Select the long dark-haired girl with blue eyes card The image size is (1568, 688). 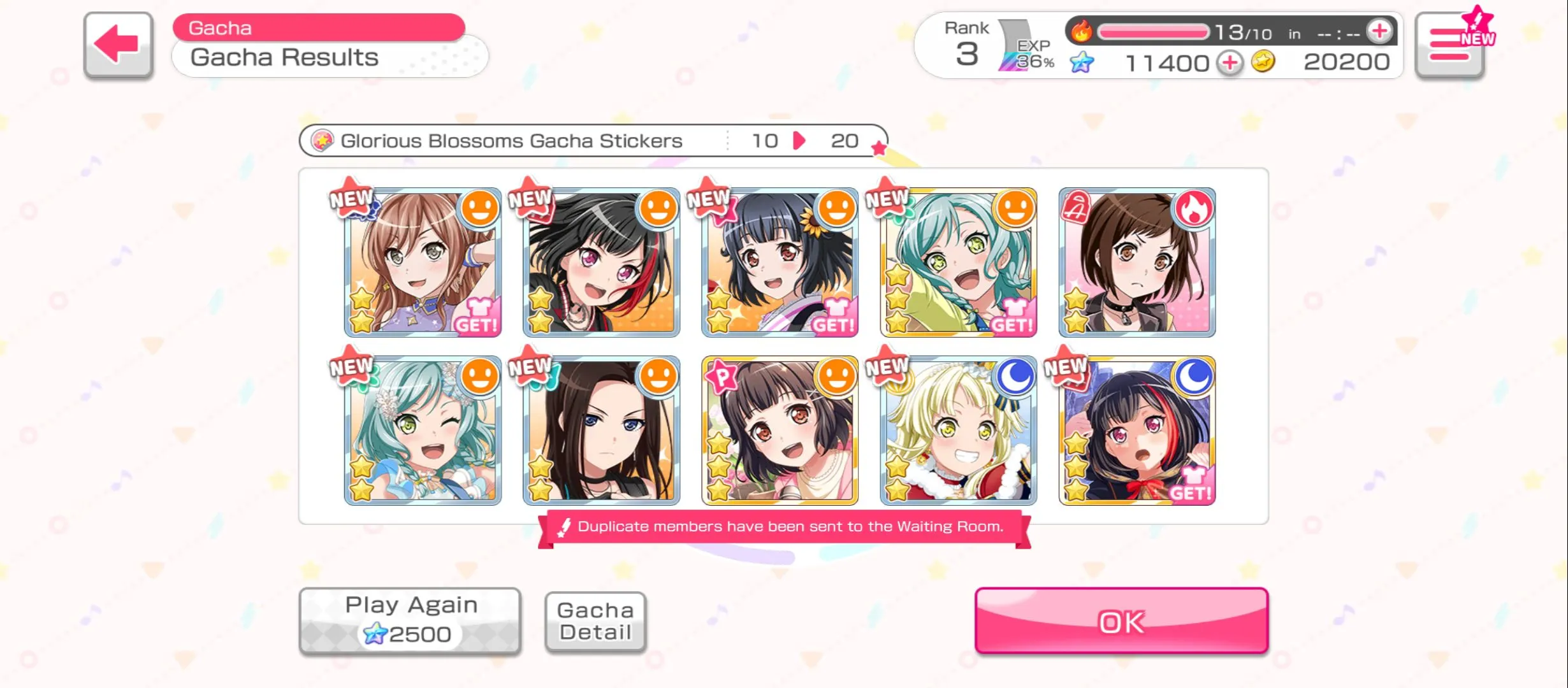point(601,431)
